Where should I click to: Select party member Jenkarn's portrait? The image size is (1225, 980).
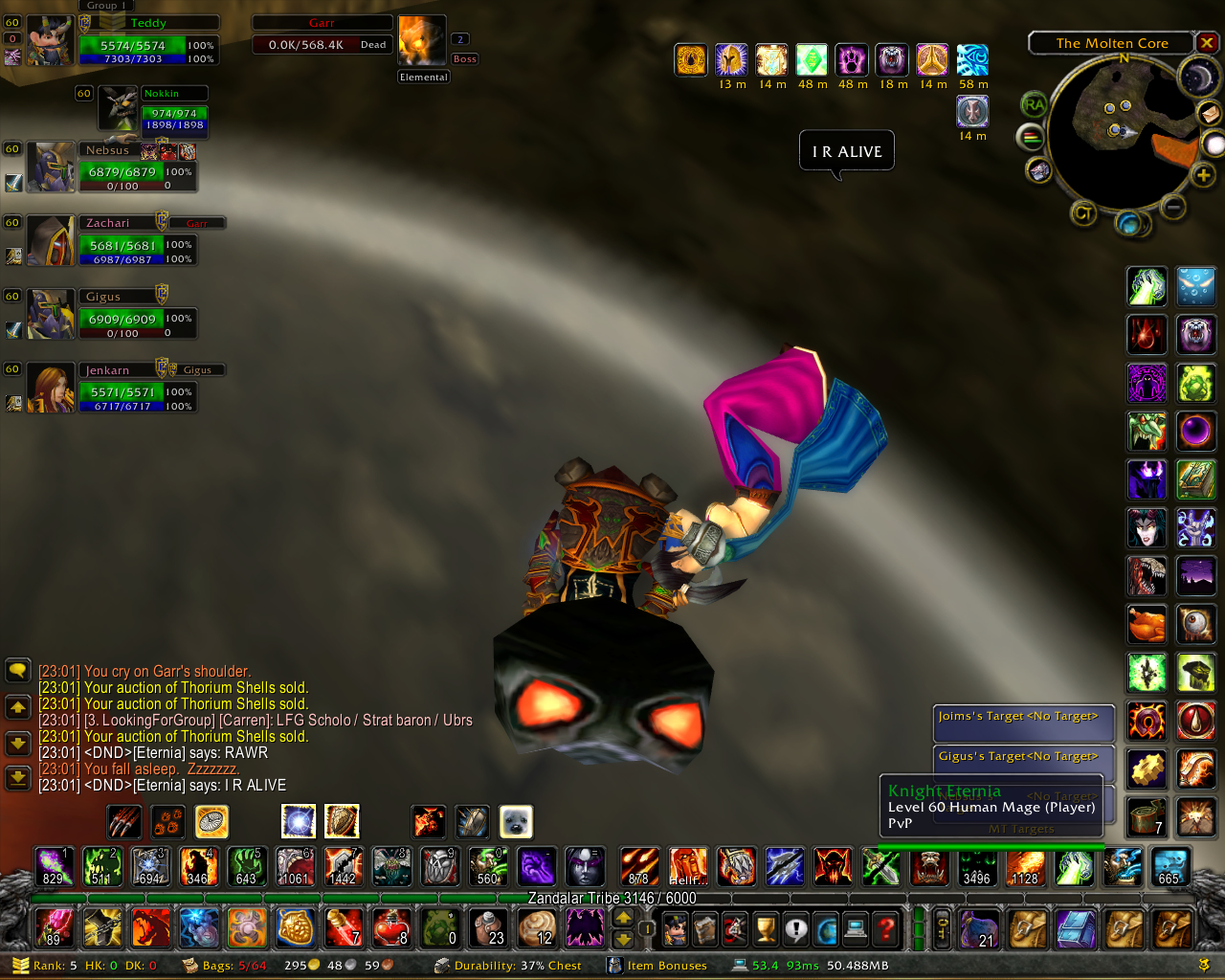coord(50,388)
